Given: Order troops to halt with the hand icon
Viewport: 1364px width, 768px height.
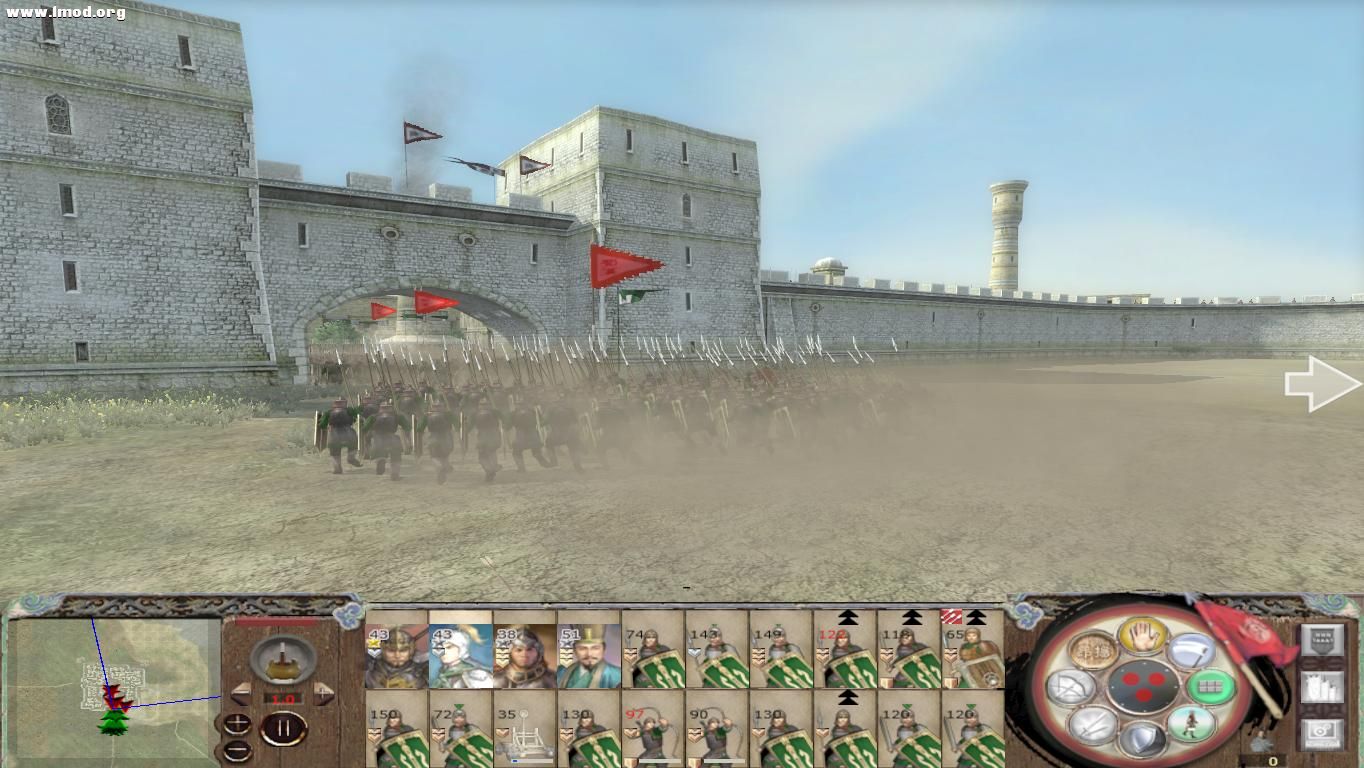Looking at the screenshot, I should click(x=1142, y=637).
